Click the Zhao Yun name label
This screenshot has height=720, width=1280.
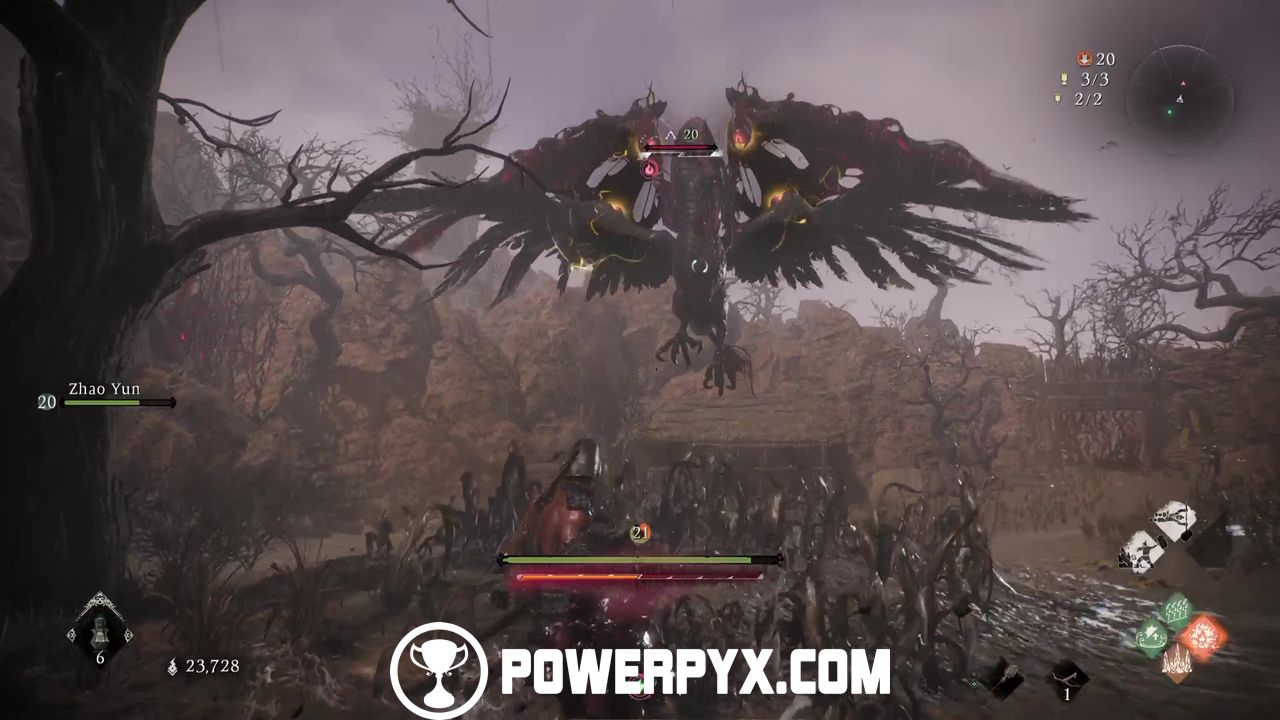(x=104, y=389)
